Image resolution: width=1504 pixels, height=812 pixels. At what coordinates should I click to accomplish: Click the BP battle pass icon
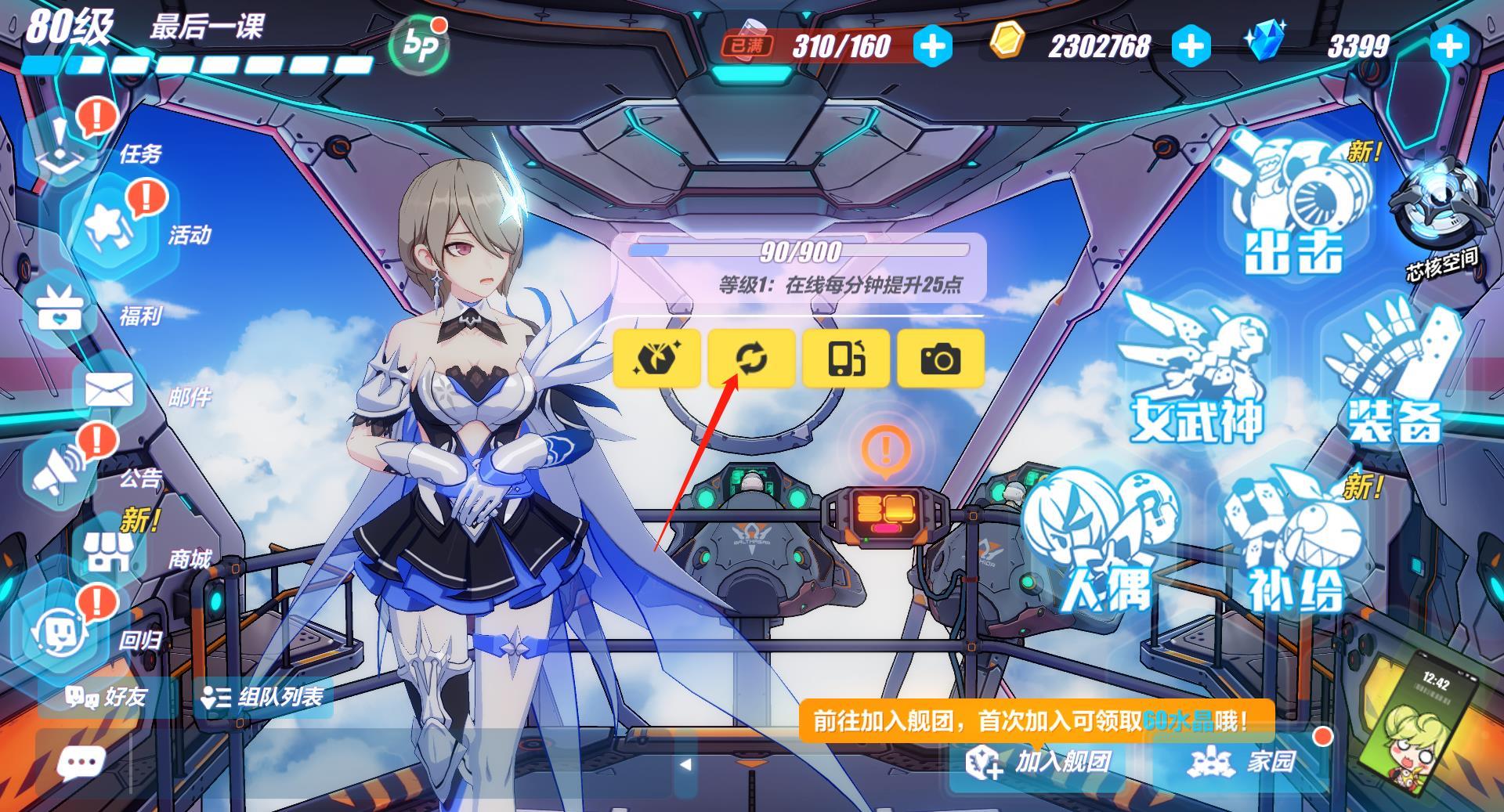point(419,45)
